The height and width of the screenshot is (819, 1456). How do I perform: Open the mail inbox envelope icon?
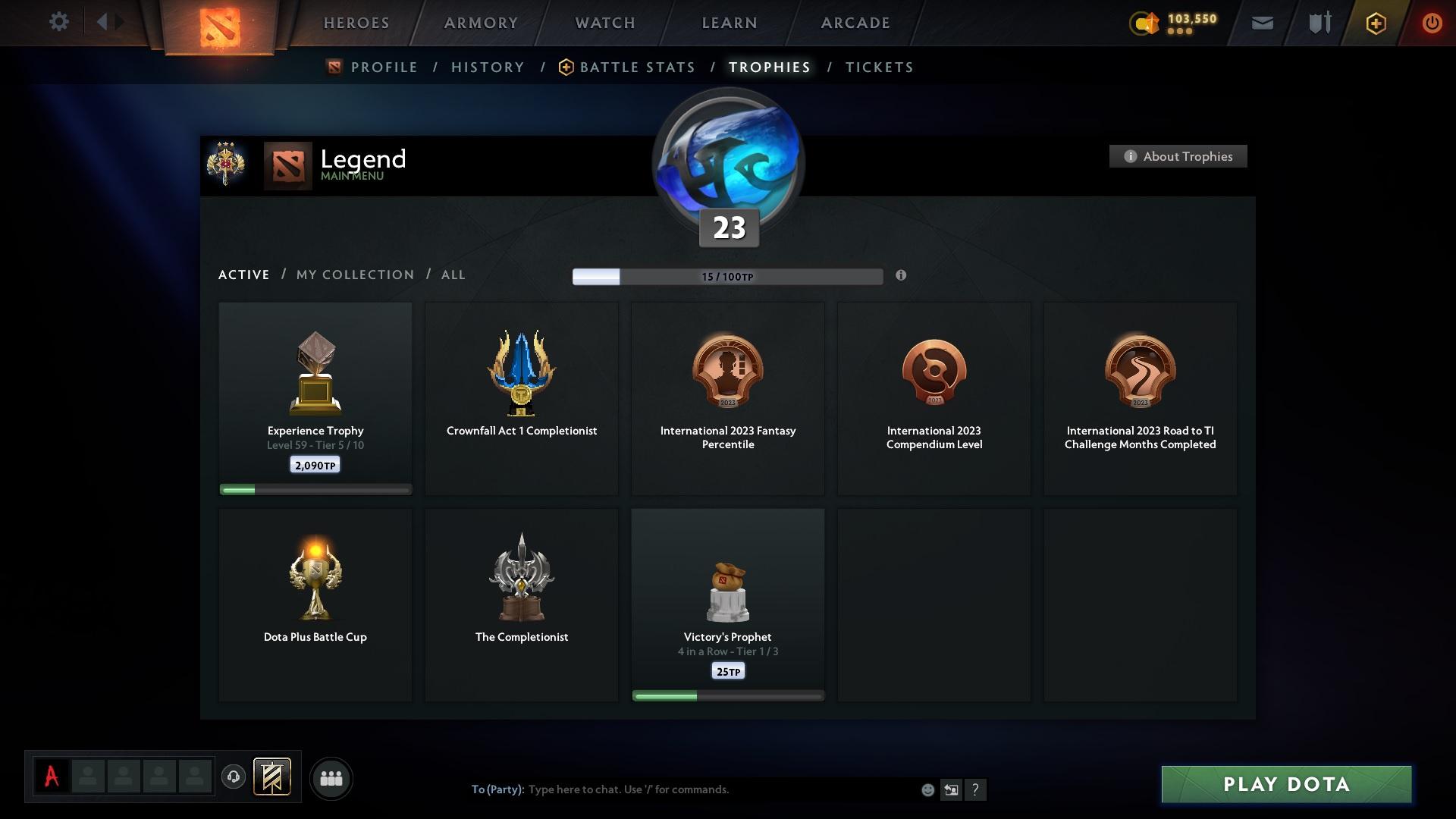tap(1261, 22)
